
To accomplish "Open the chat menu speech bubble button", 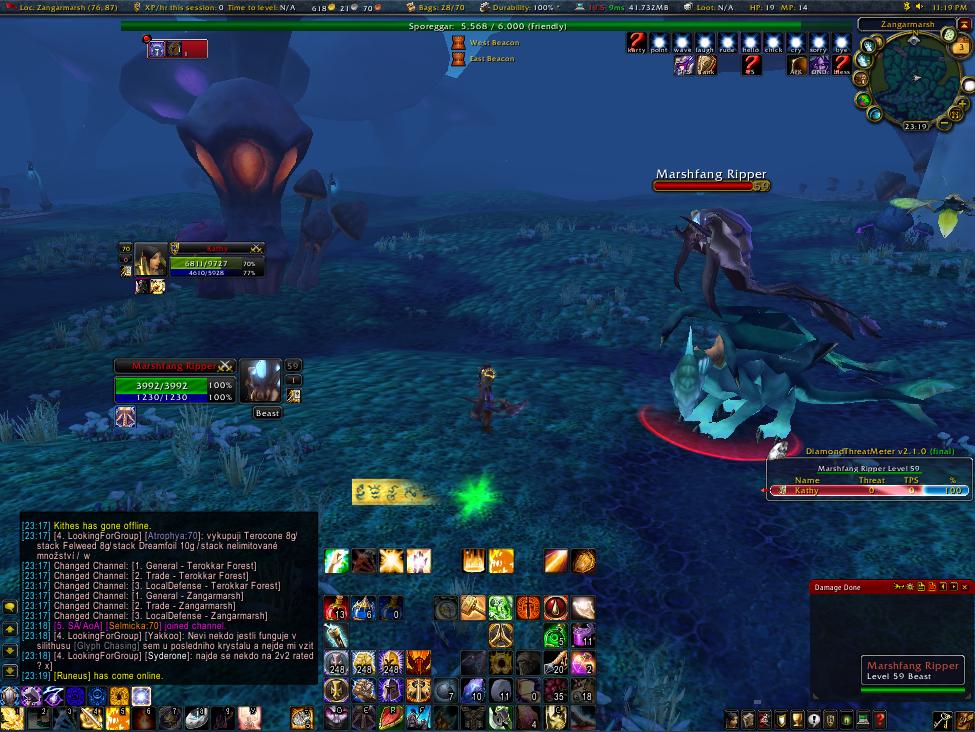I will [10, 606].
